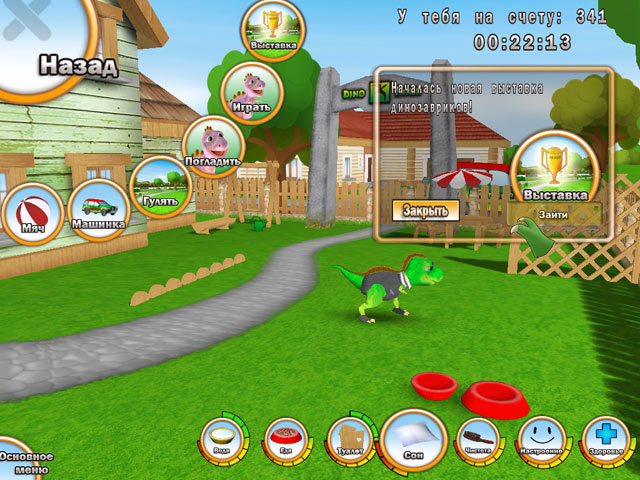This screenshot has height=480, width=640.
Task: Open Основное меню
Action: click(22, 460)
